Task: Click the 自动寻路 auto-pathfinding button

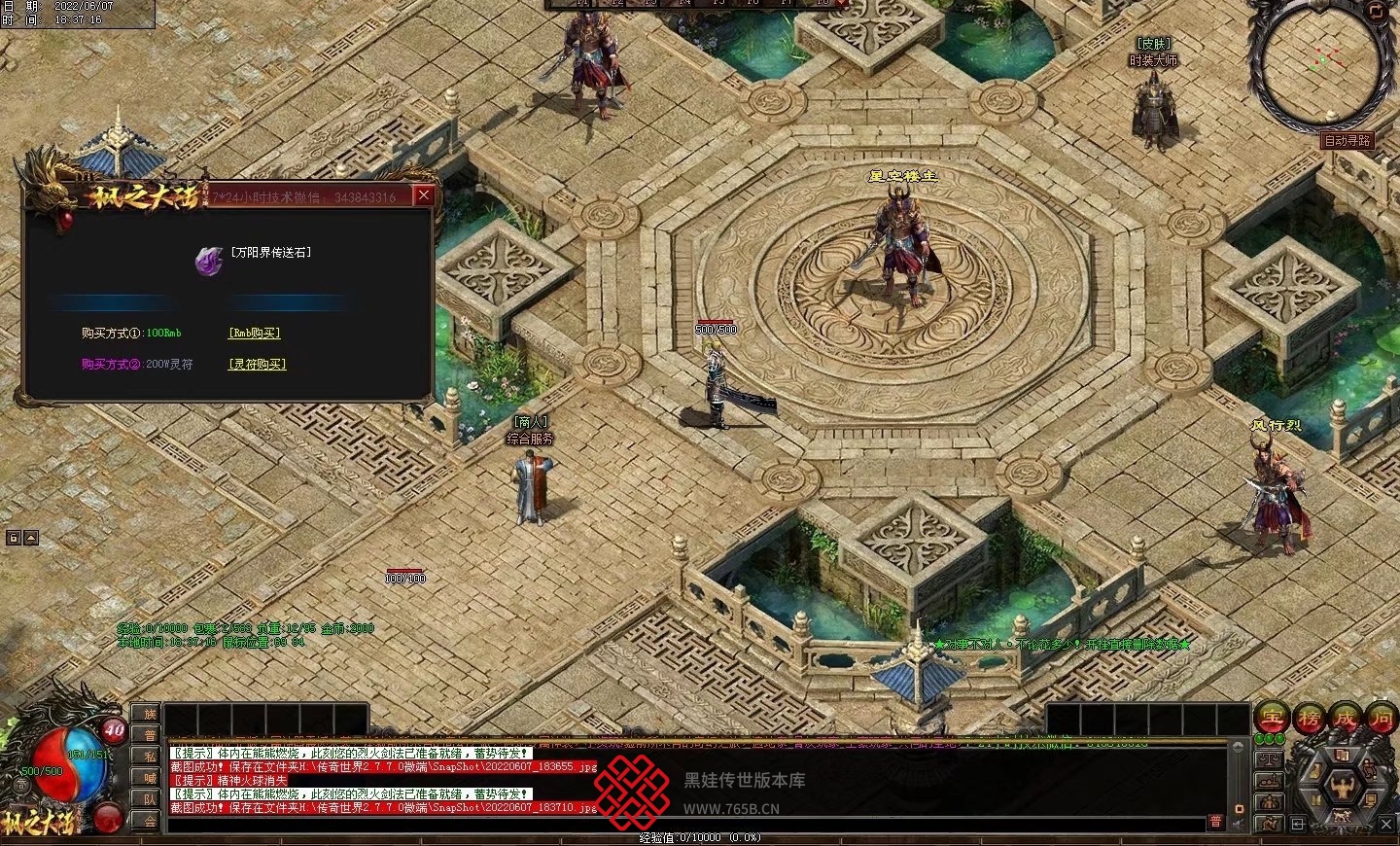Action: point(1347,140)
